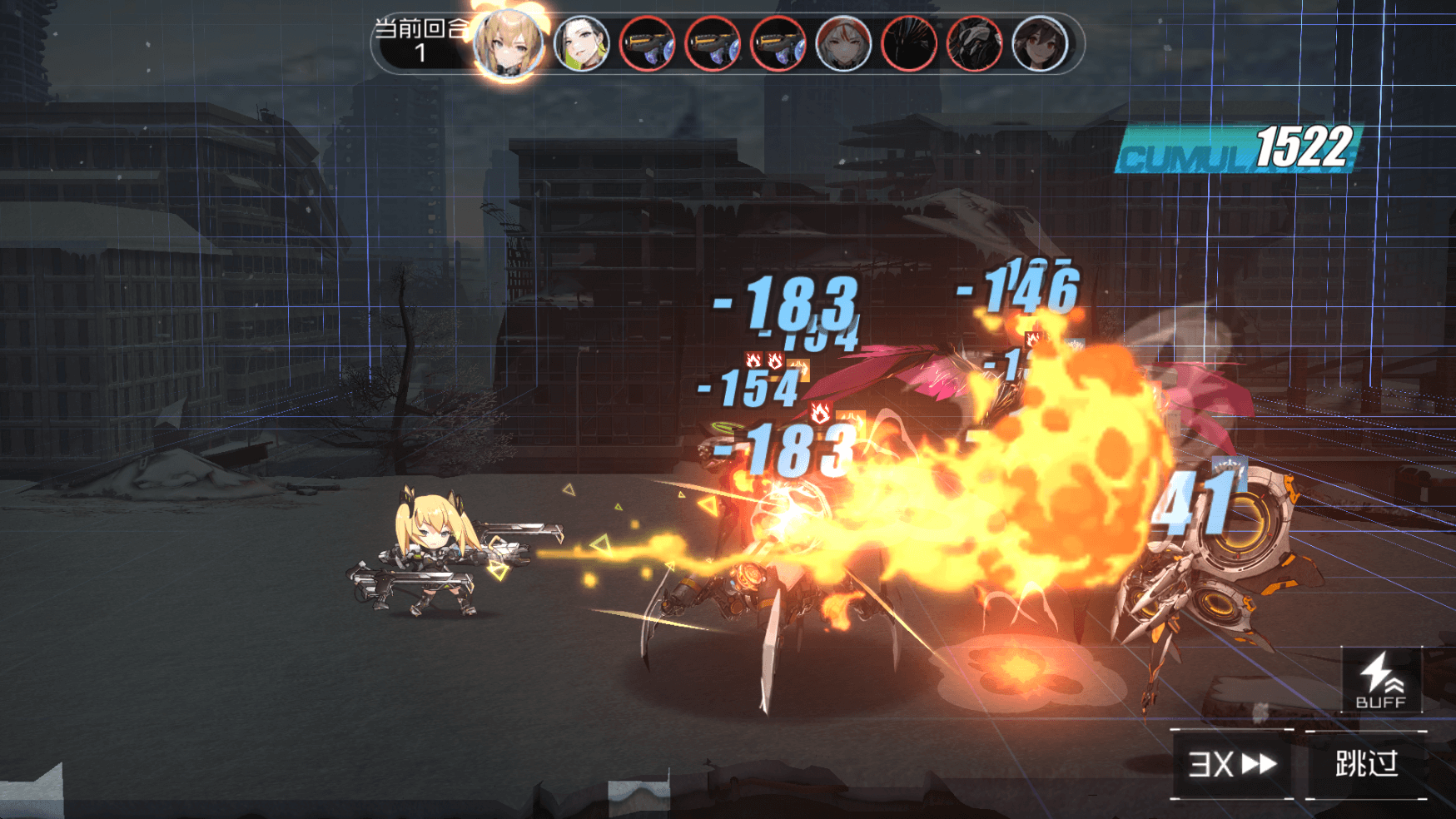Click the black spiky enemy turn portrait
The height and width of the screenshot is (819, 1456).
click(x=909, y=44)
